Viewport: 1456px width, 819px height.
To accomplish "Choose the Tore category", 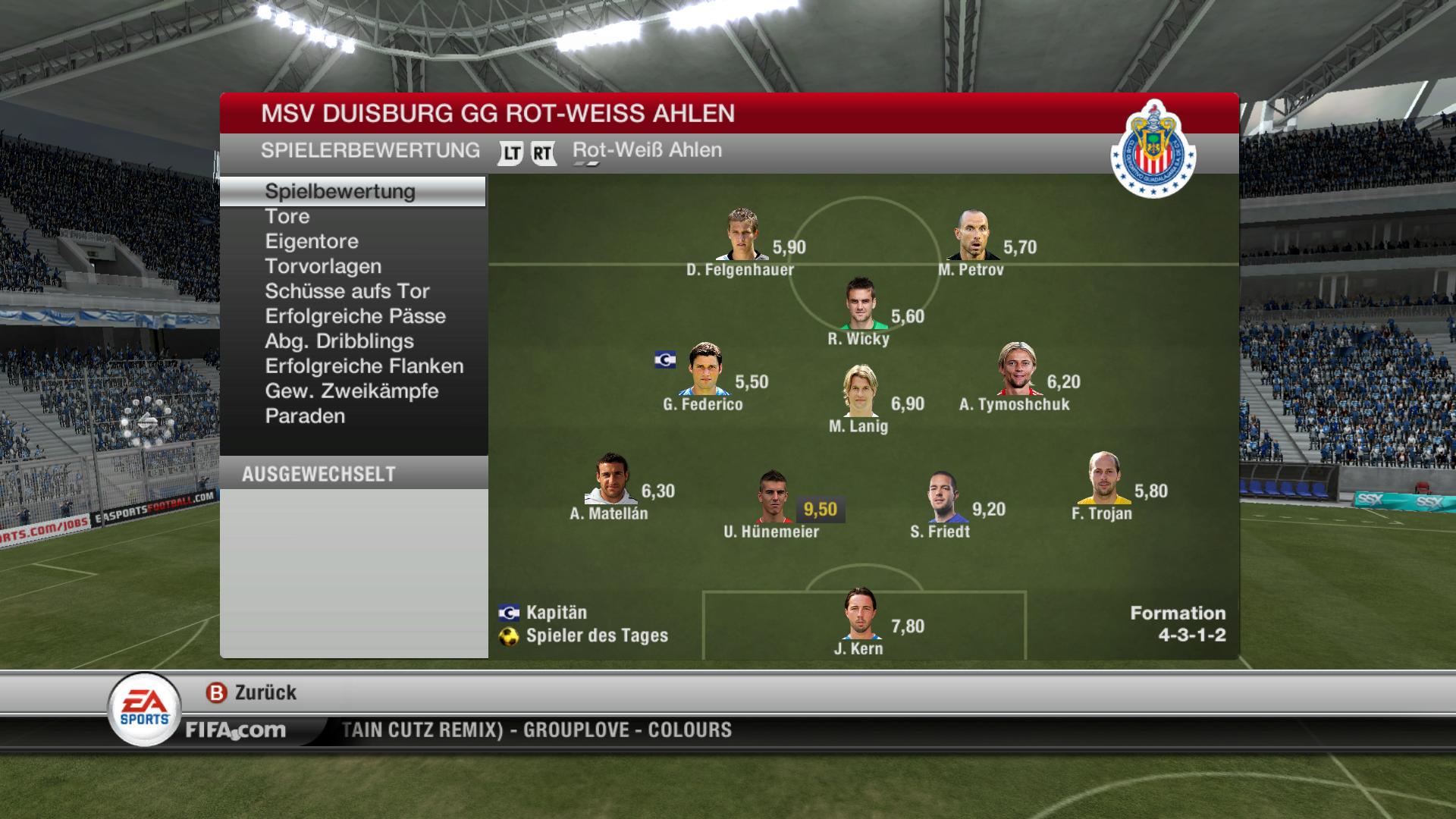I will (x=287, y=217).
